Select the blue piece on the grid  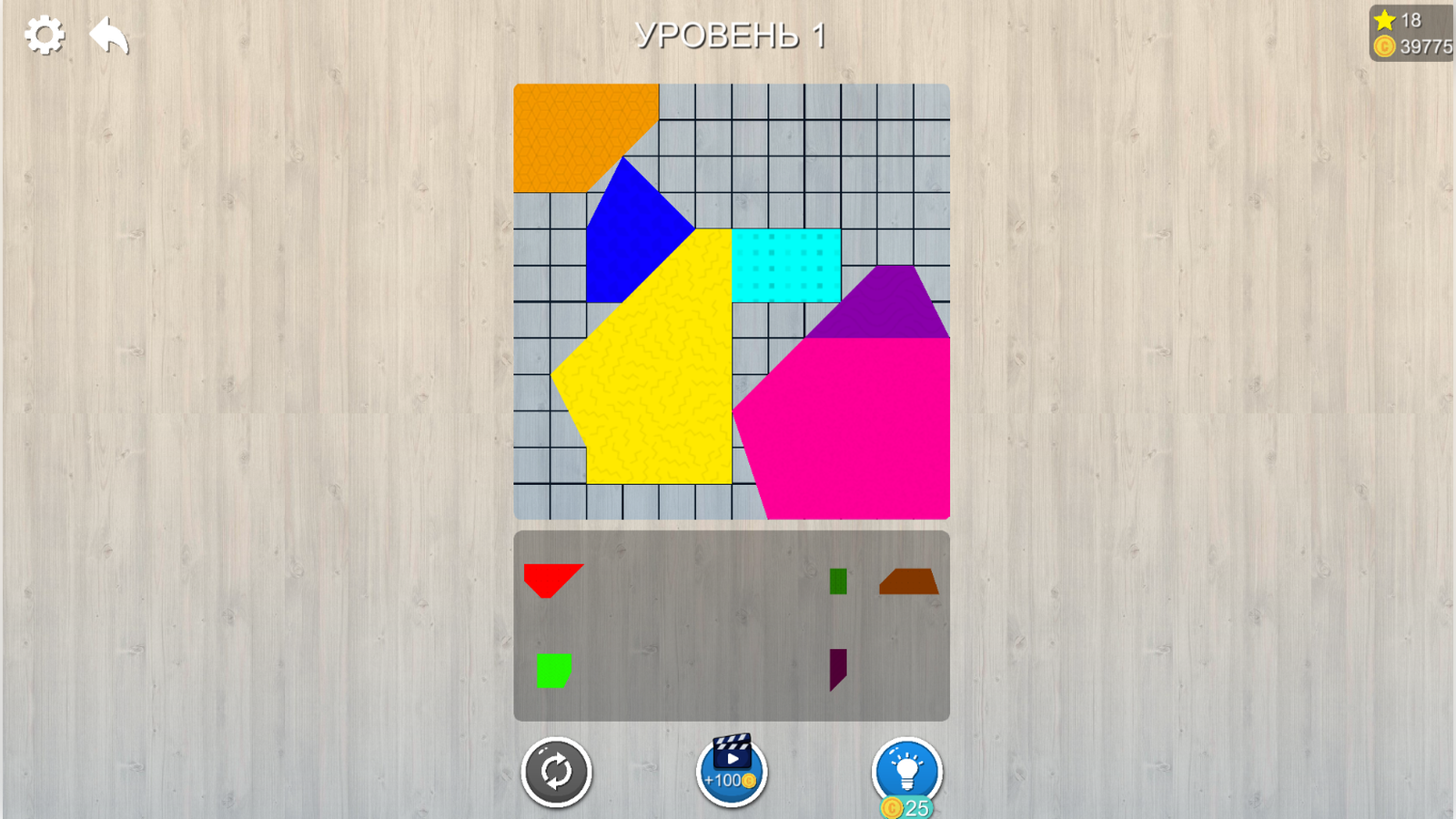click(637, 227)
